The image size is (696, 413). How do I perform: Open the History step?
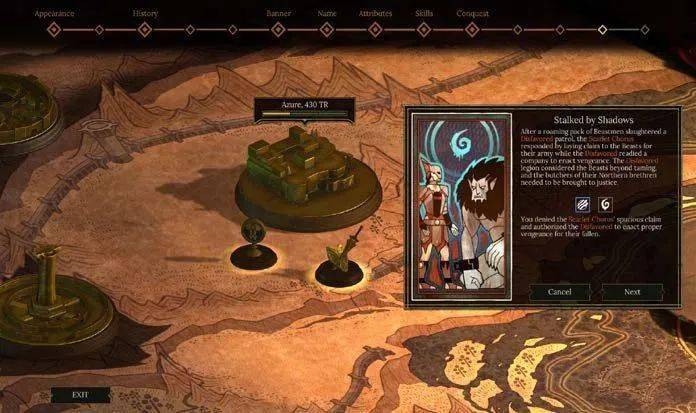coord(145,15)
